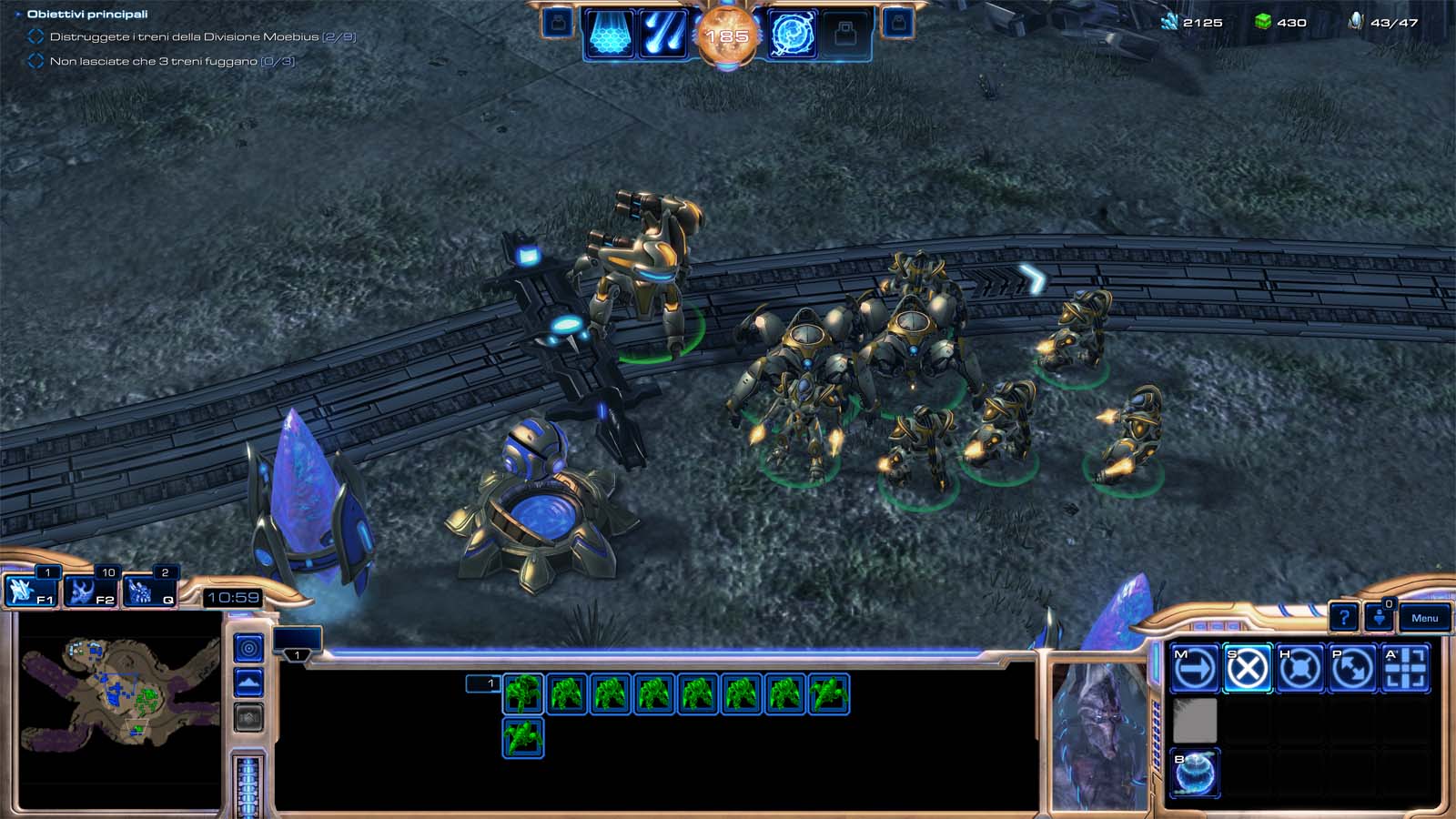Select the first objective about Moebius trains
Viewport: 1456px width, 819px height.
coord(202,37)
